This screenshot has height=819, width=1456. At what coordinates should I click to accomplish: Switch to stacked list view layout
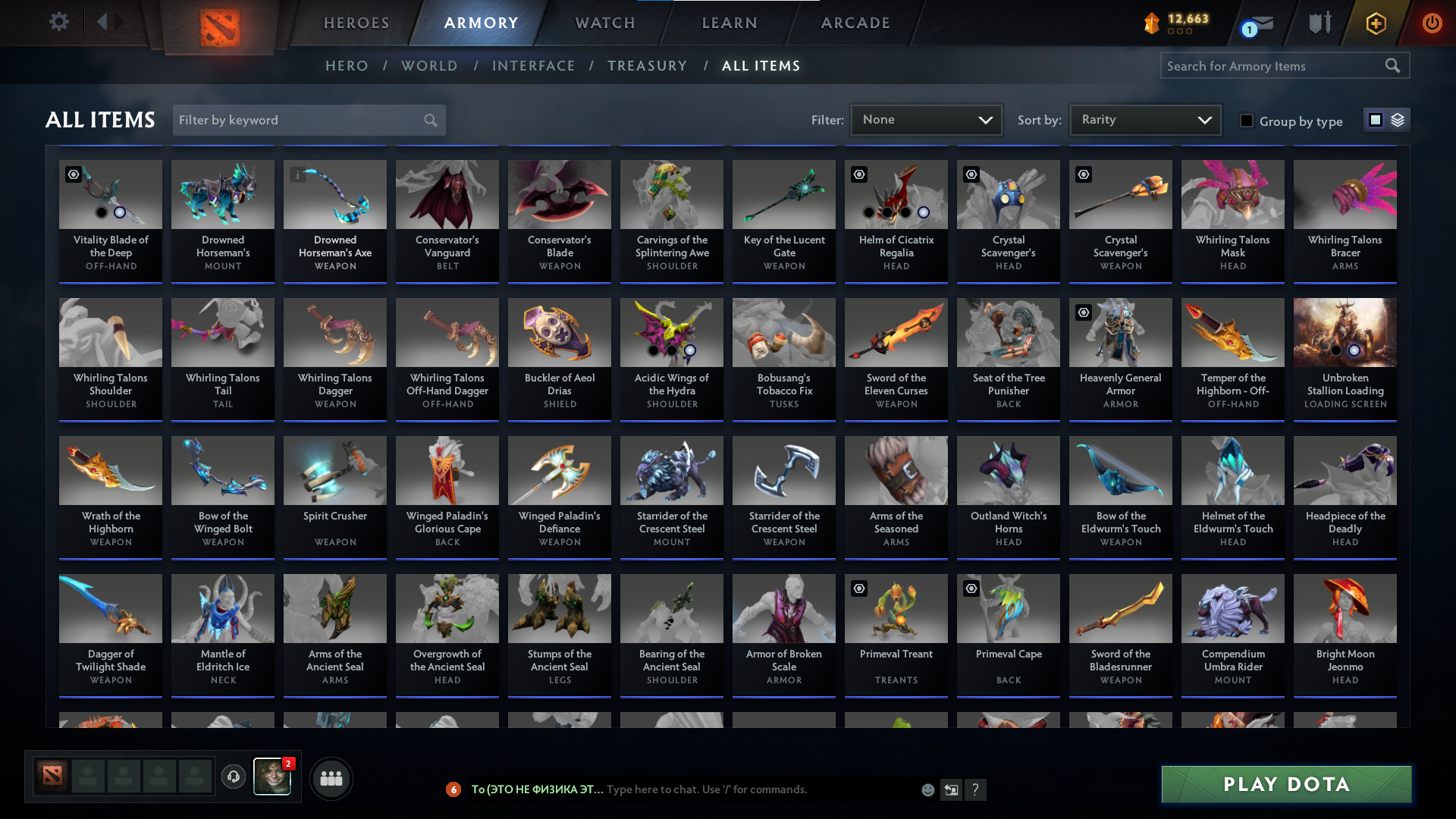point(1397,120)
